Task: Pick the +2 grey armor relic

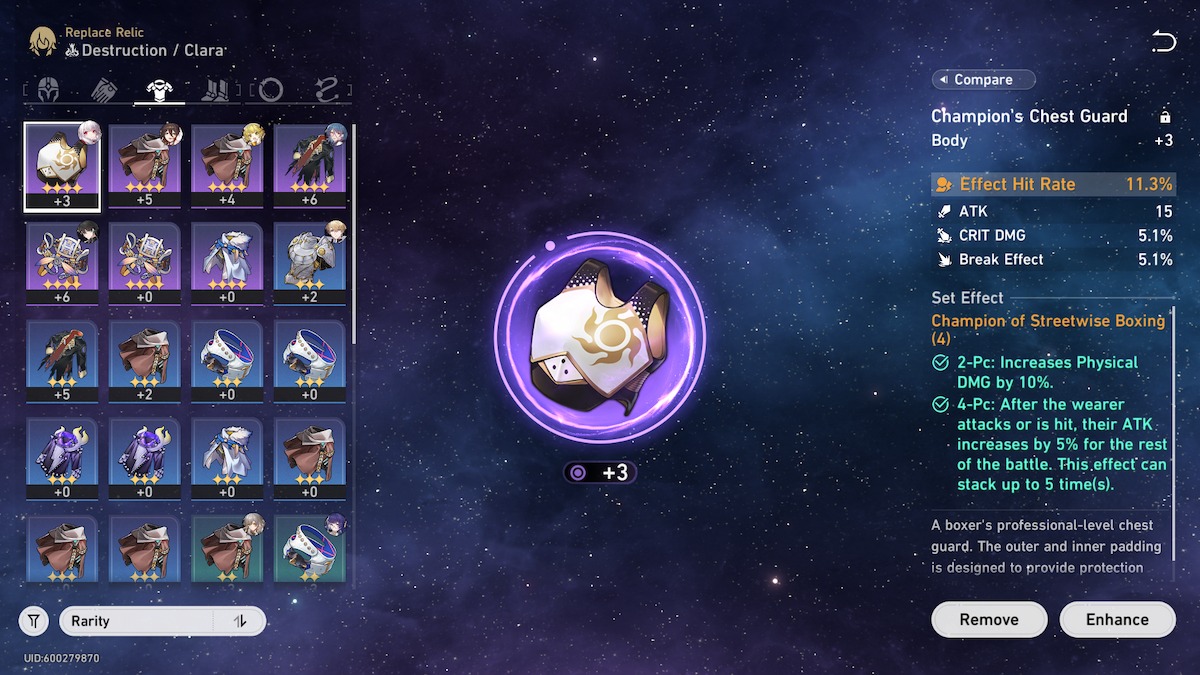Action: point(310,264)
